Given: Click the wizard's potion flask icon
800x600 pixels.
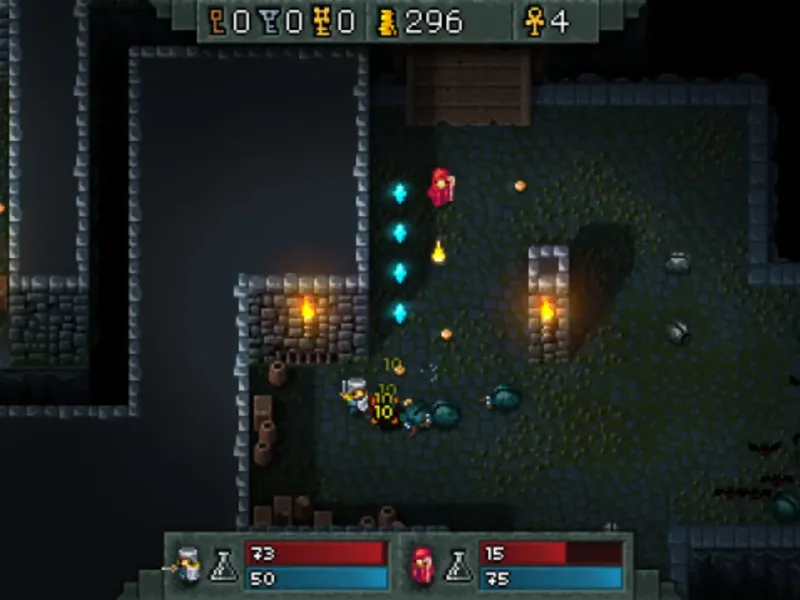Looking at the screenshot, I should pyautogui.click(x=457, y=567).
